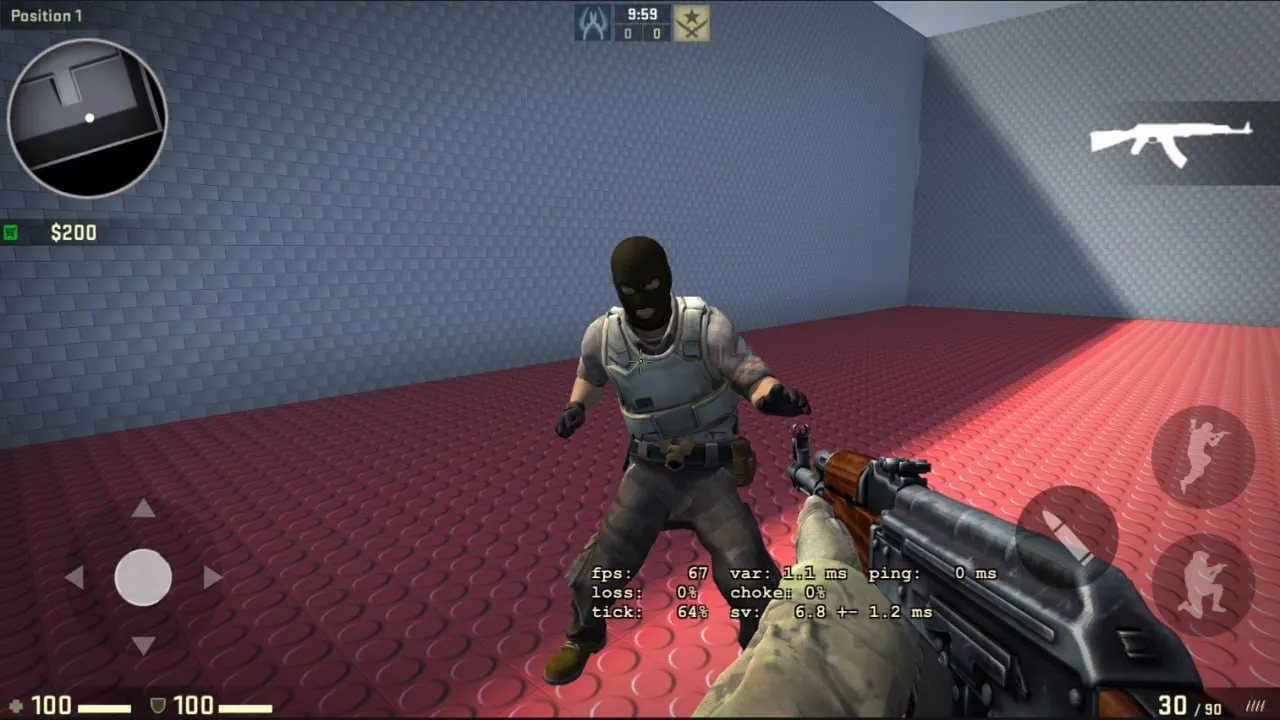Image resolution: width=1280 pixels, height=720 pixels.
Task: Tap the white joystick center knob
Action: pos(143,577)
